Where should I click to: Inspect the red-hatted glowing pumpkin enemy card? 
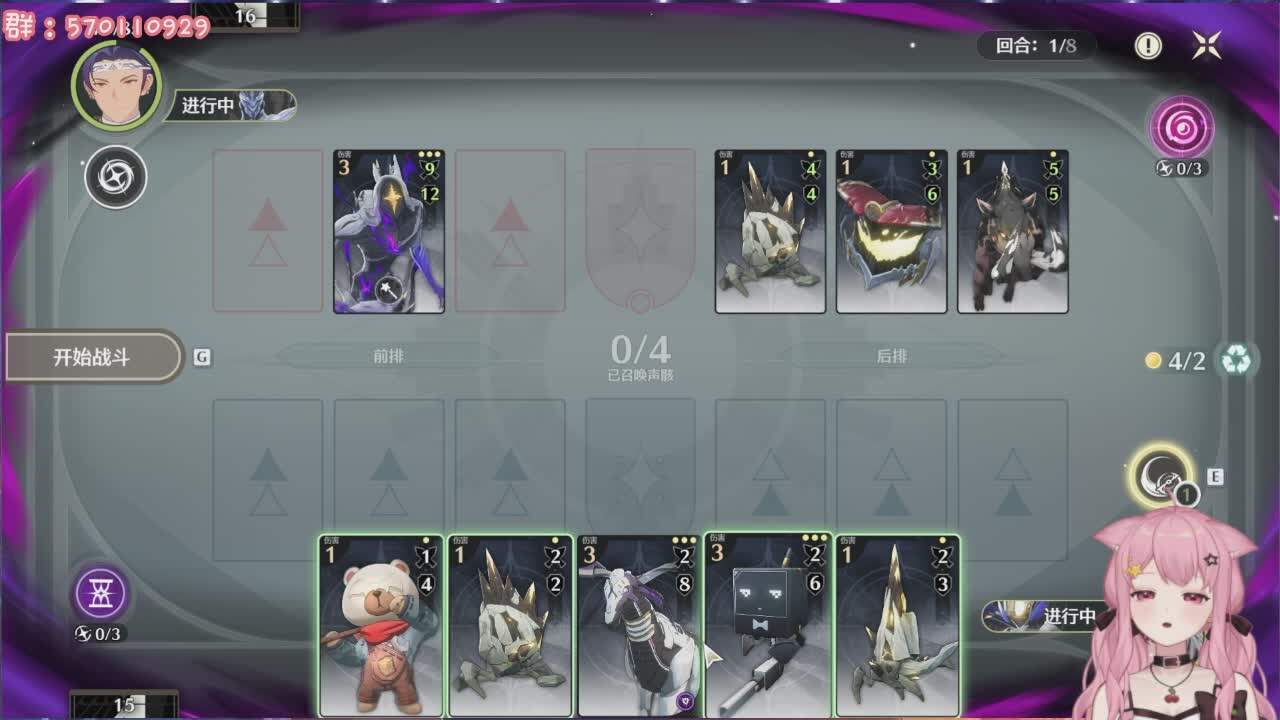point(891,232)
